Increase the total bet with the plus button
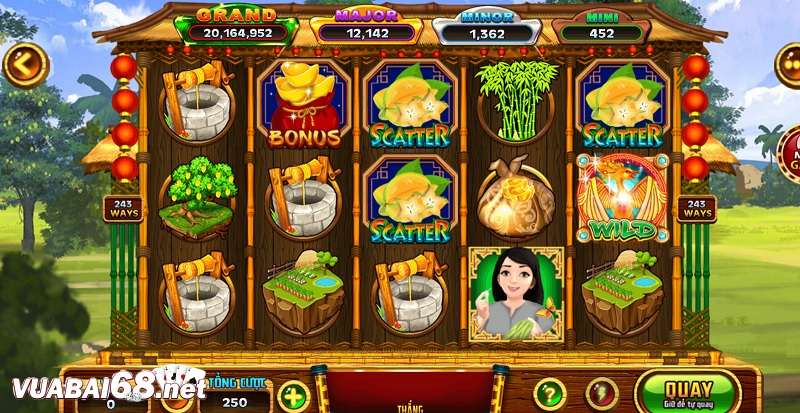800x413 pixels. (292, 393)
